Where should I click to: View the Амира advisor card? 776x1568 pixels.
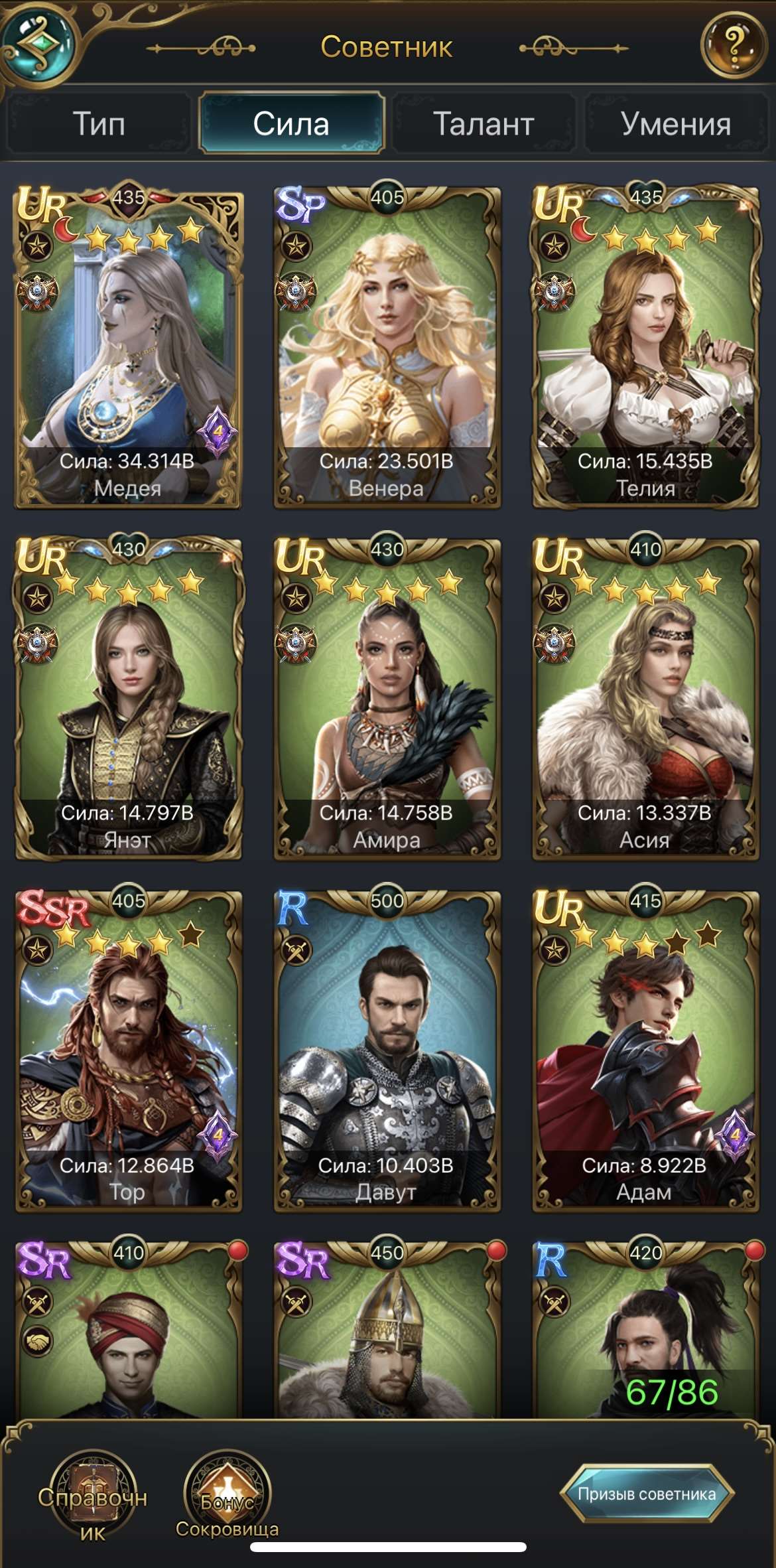pos(387,700)
